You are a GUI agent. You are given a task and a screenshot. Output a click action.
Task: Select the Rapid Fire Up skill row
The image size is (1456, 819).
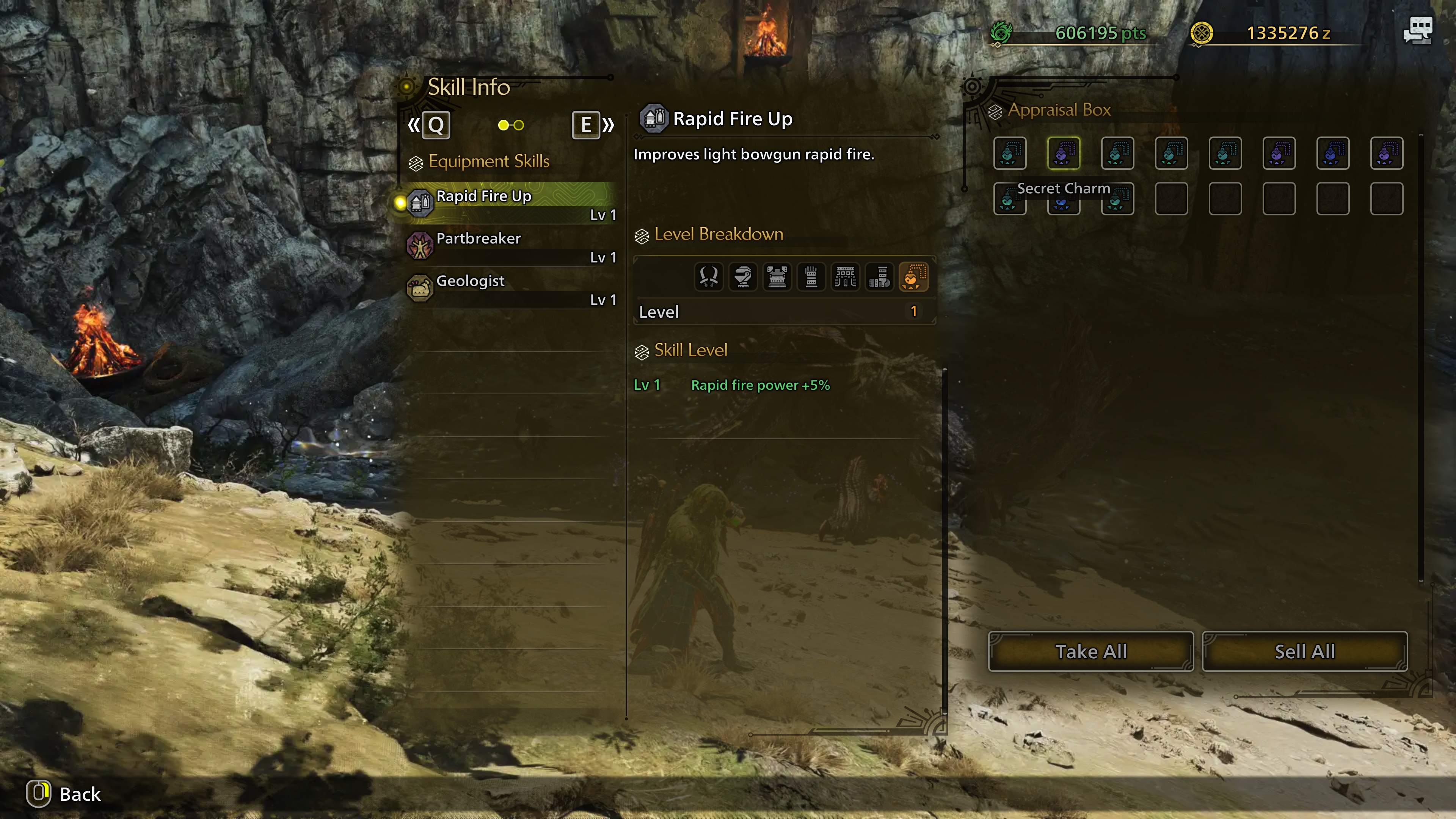click(509, 202)
